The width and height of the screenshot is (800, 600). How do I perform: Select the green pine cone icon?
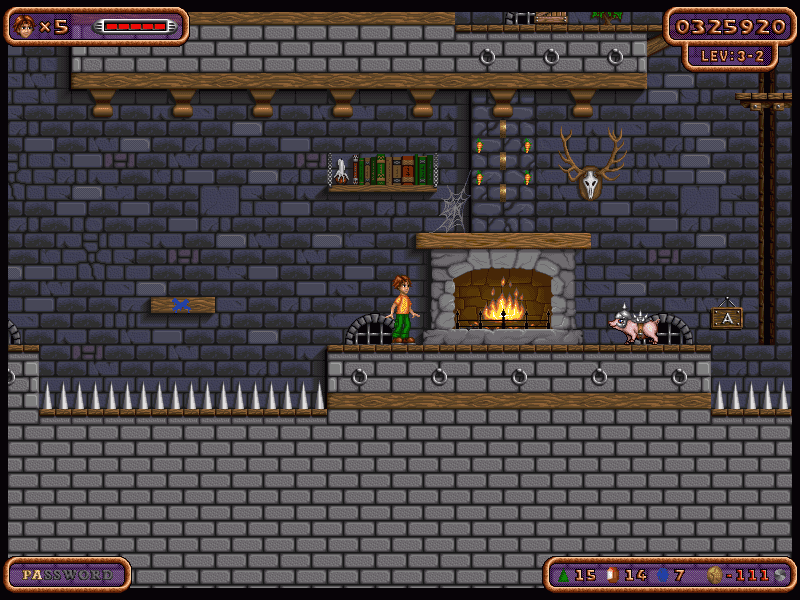pyautogui.click(x=563, y=575)
